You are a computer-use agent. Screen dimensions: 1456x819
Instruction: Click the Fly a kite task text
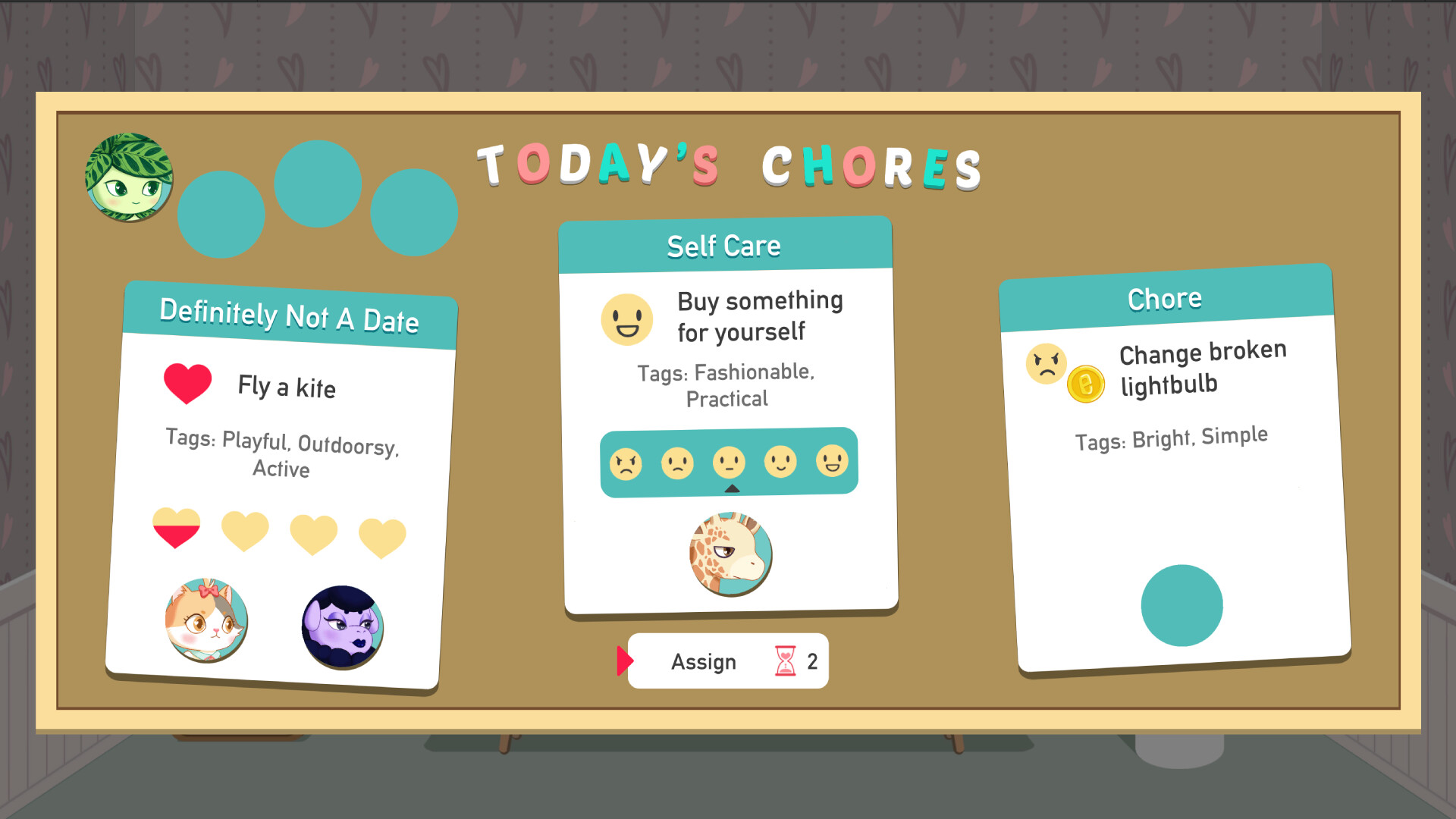287,388
